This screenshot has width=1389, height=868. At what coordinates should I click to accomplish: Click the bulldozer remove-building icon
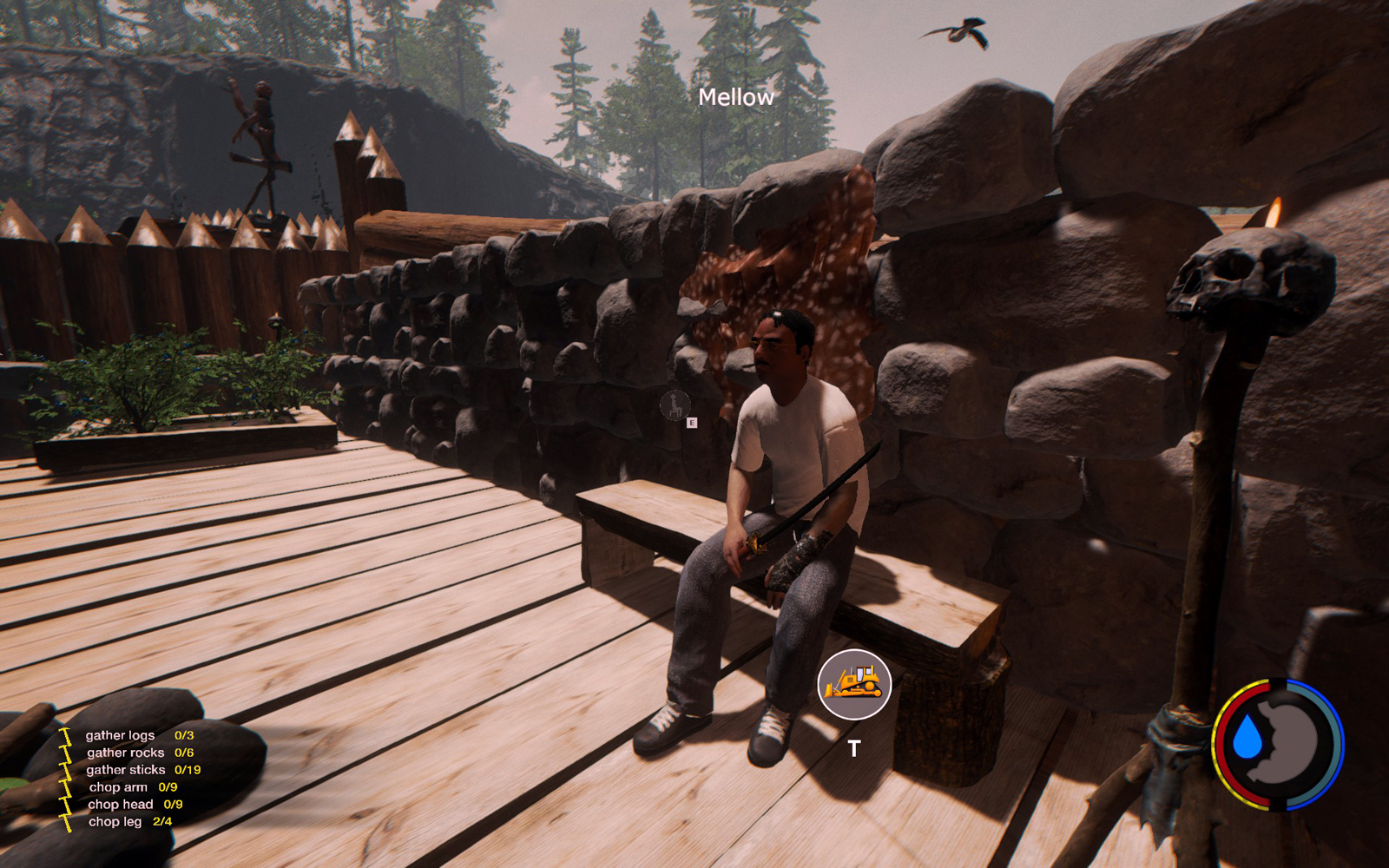point(854,684)
